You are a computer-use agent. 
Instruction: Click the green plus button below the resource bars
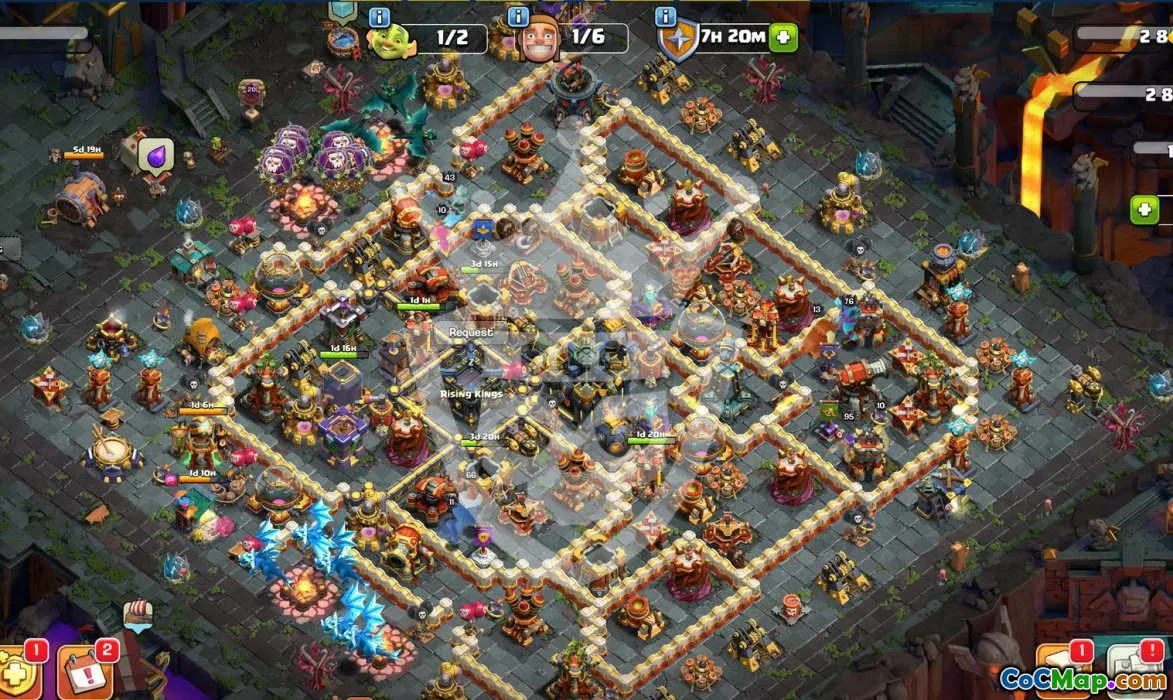1145,210
